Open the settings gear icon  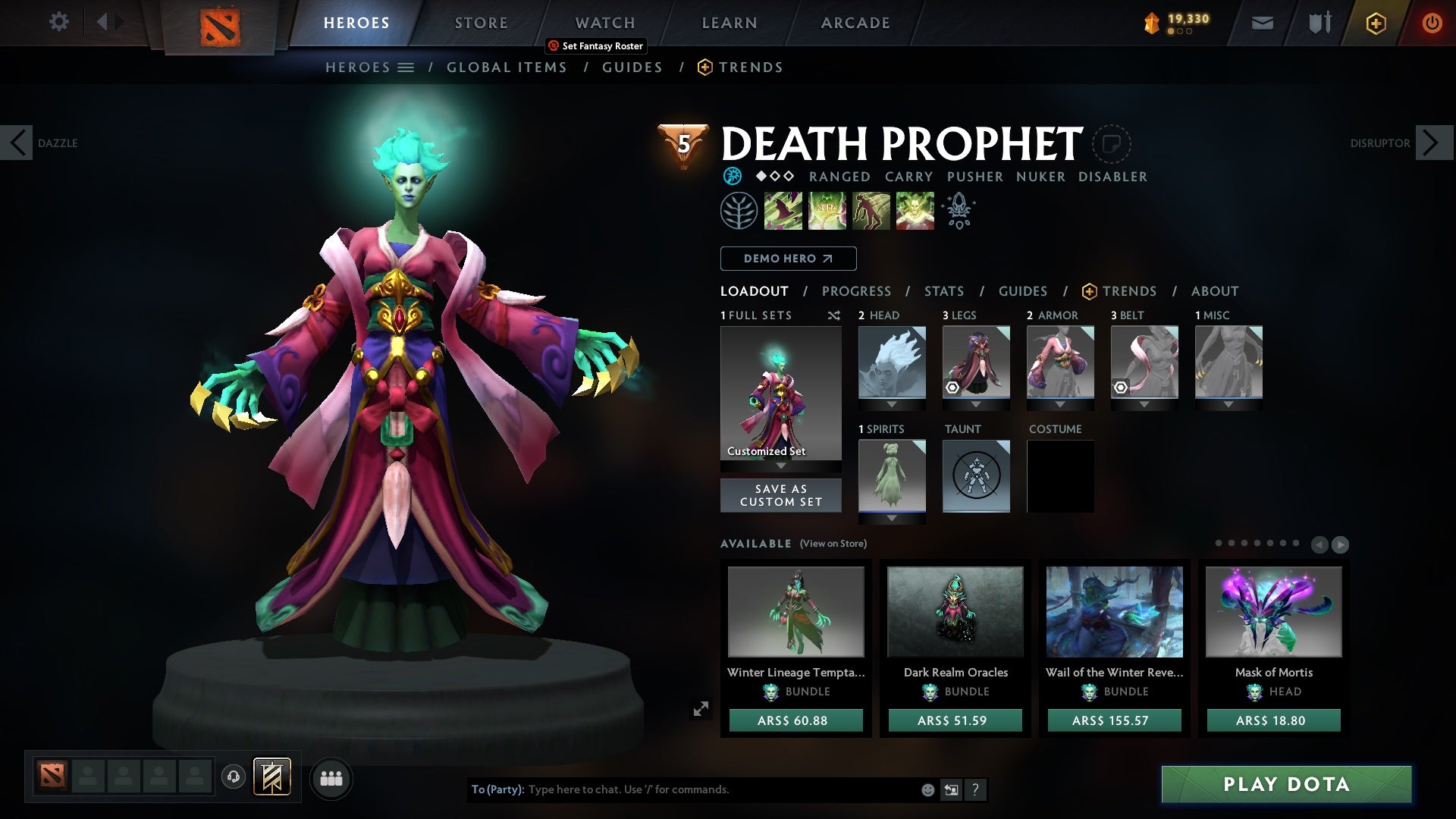(x=59, y=22)
